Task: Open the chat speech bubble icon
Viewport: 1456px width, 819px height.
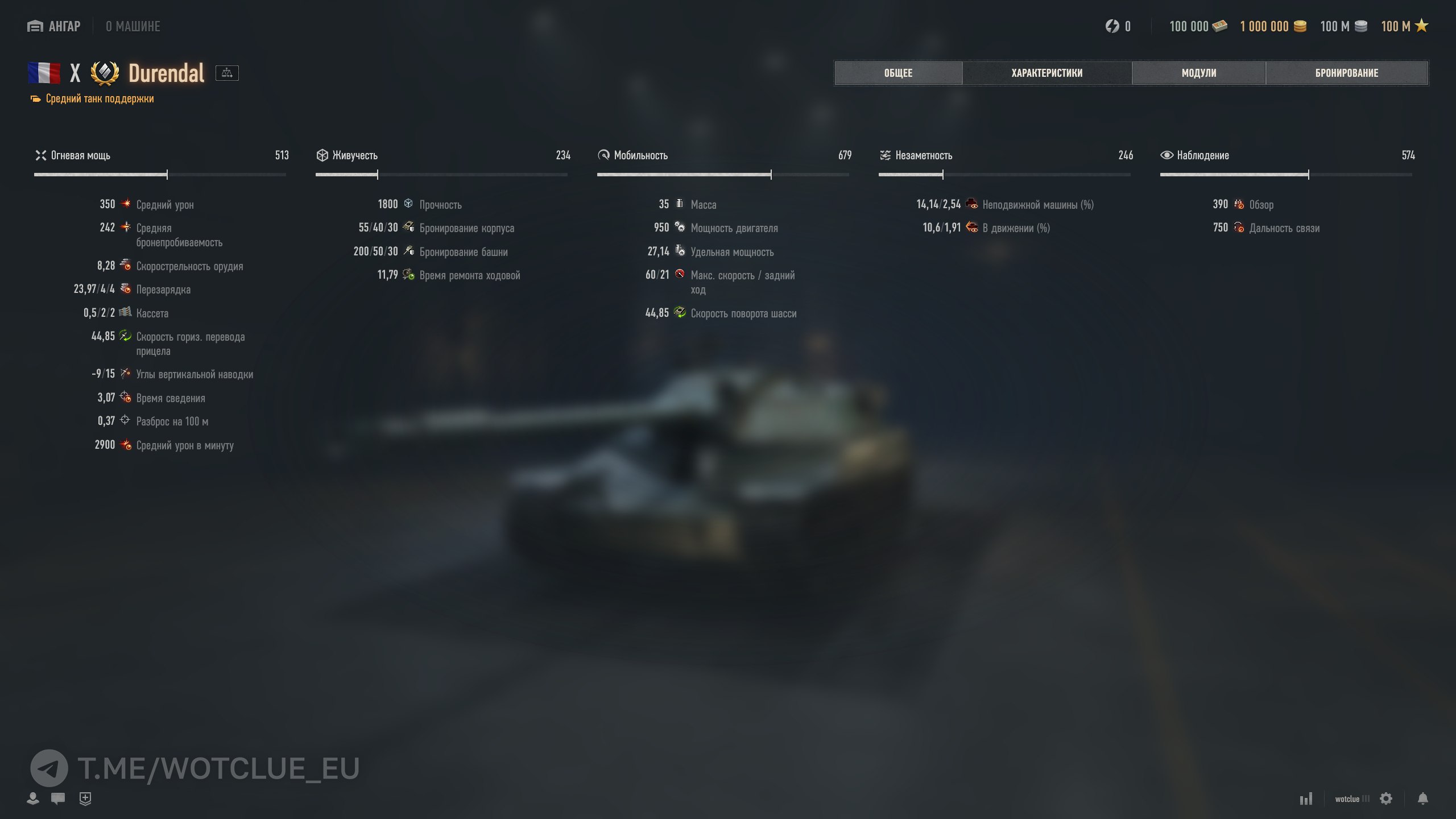Action: pyautogui.click(x=58, y=799)
